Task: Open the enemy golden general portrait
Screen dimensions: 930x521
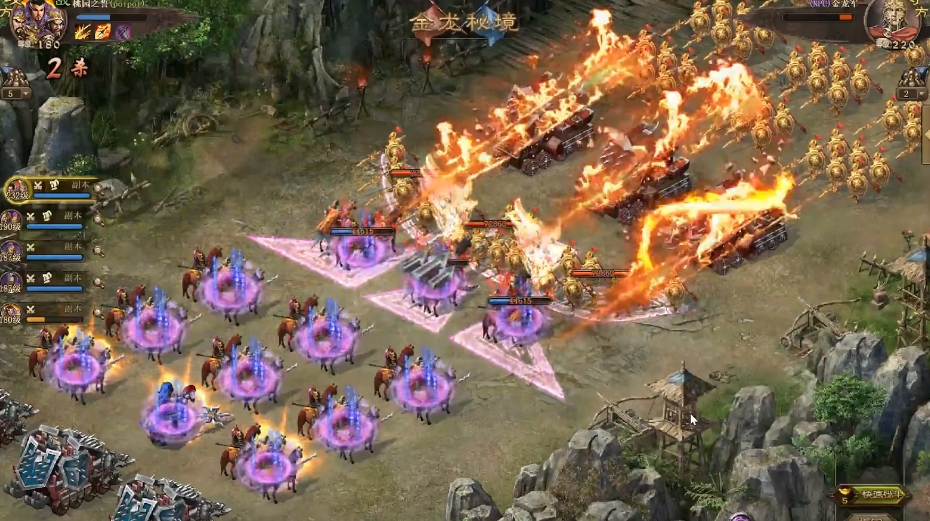Action: tap(892, 22)
